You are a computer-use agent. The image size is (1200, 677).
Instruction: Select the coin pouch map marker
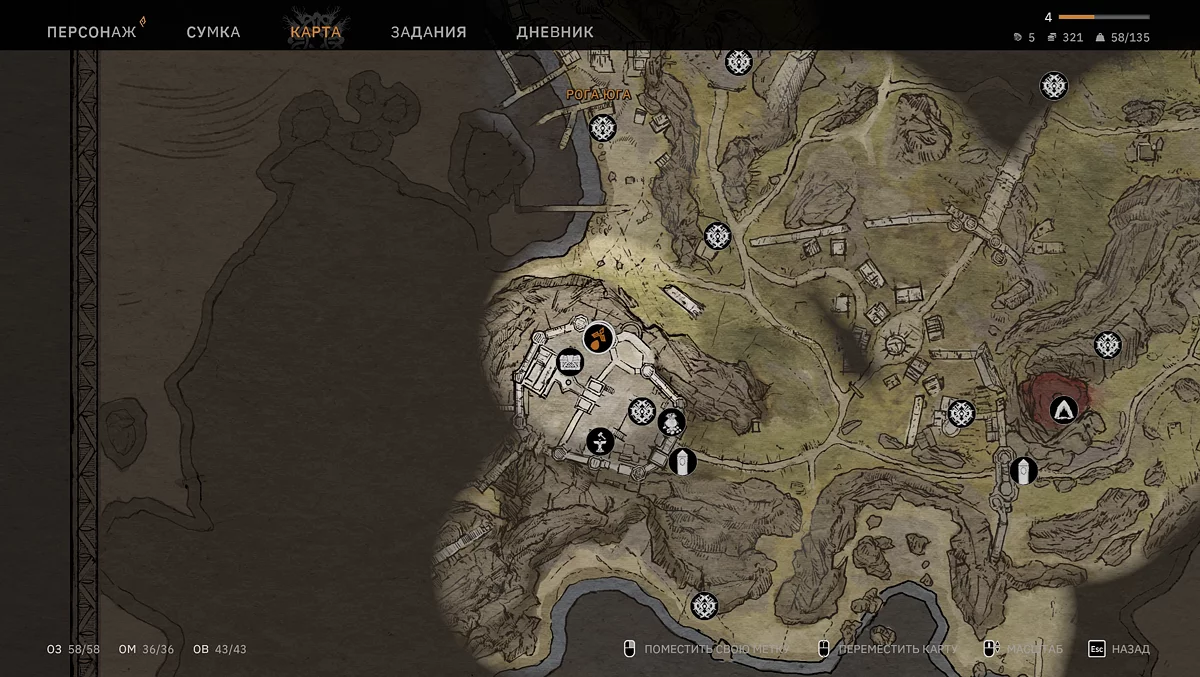click(x=672, y=421)
